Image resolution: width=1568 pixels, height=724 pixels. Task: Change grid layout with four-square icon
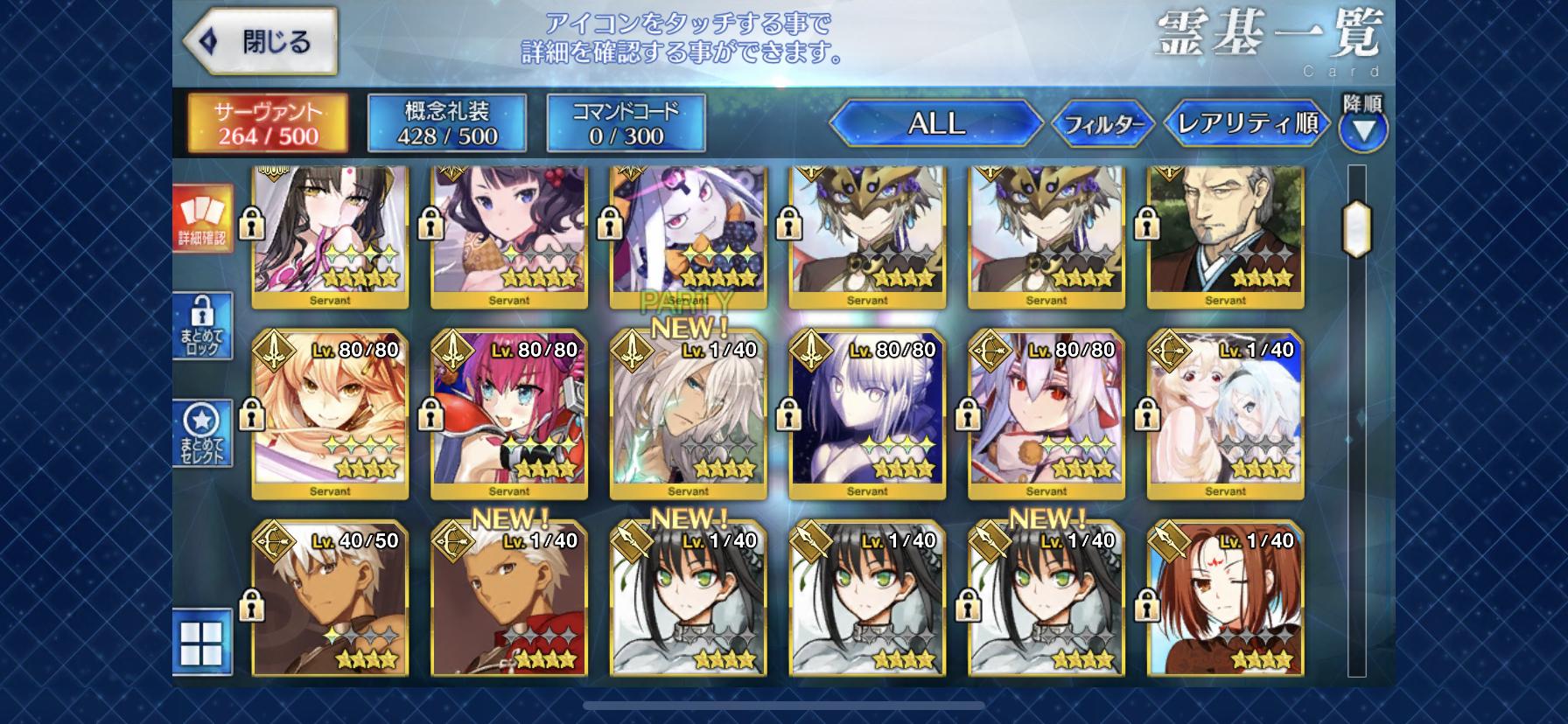(x=202, y=643)
